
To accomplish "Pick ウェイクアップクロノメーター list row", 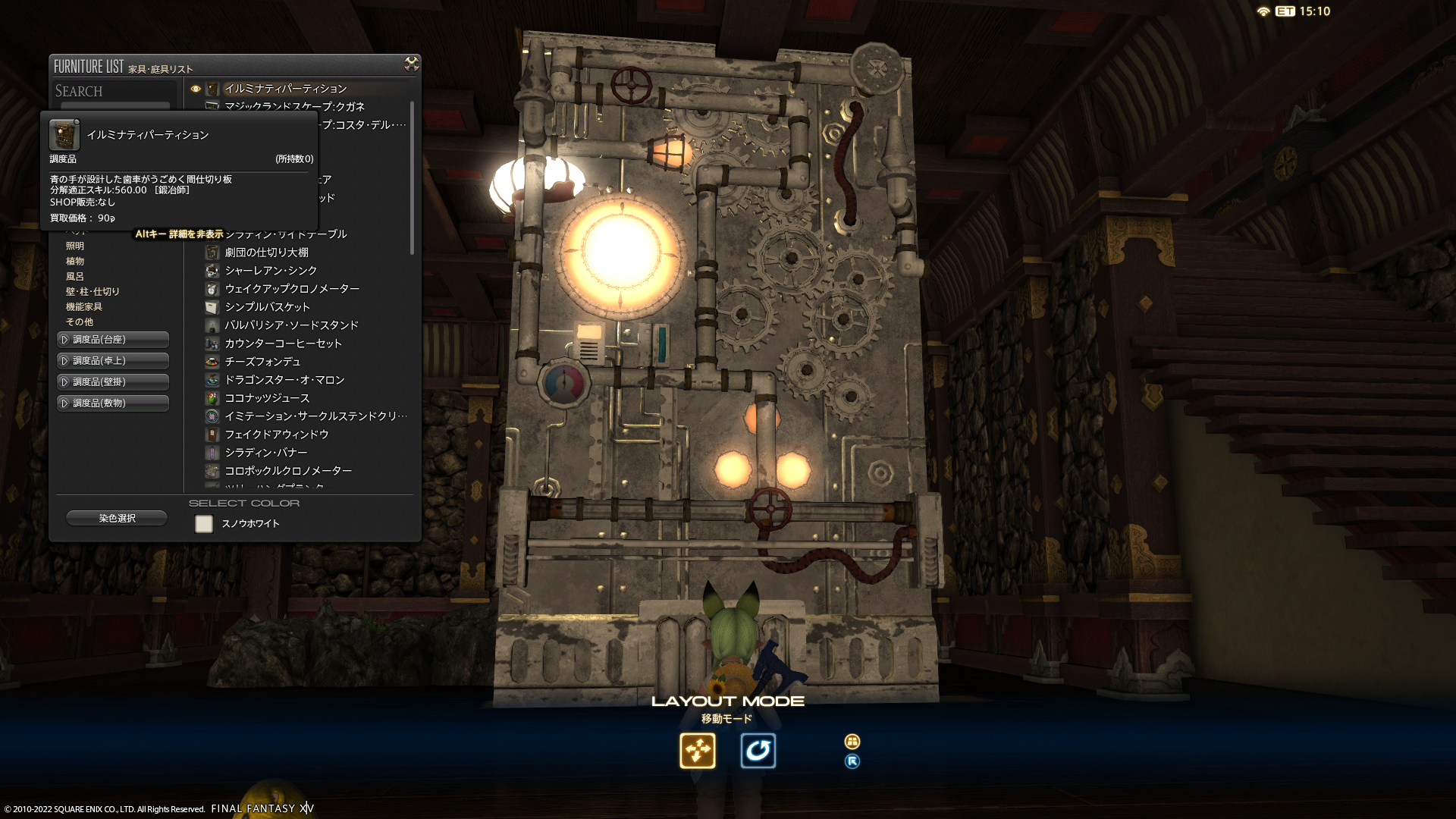I will (292, 289).
